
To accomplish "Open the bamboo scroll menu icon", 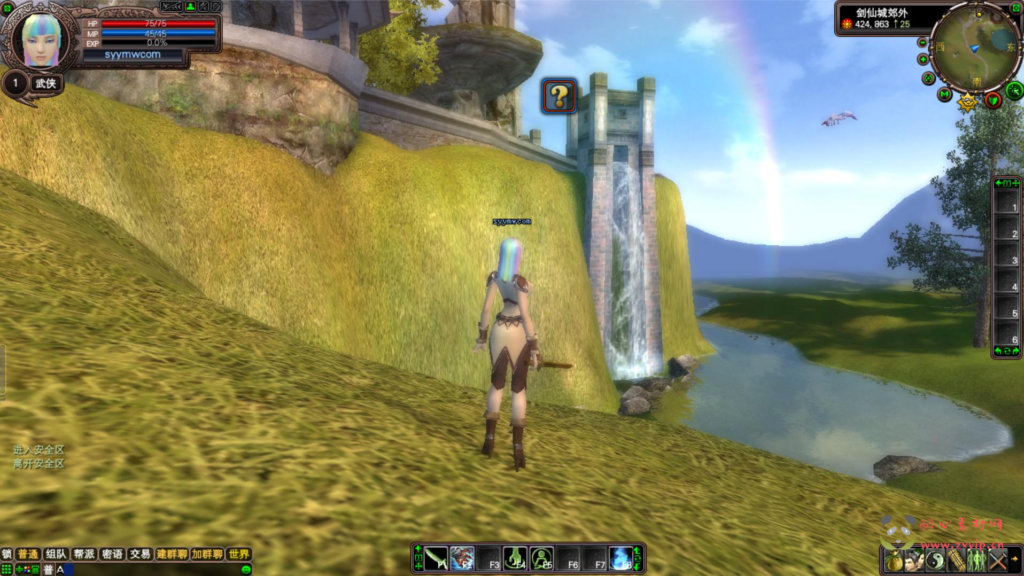I will point(957,561).
